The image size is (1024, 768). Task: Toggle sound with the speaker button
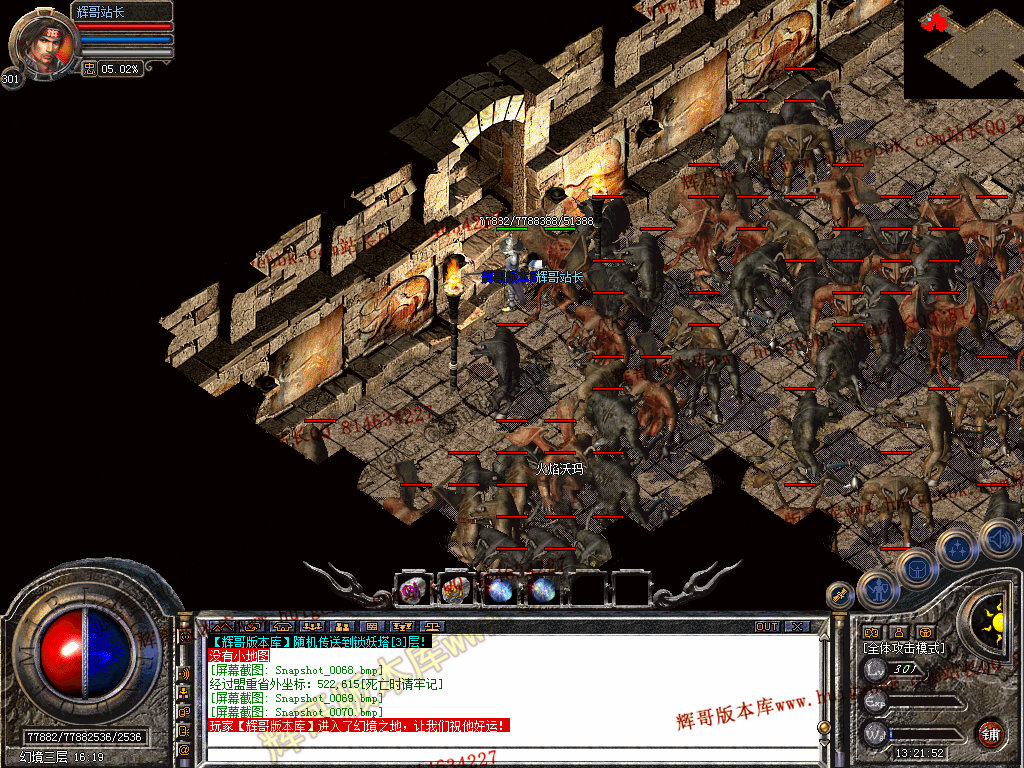pos(999,538)
